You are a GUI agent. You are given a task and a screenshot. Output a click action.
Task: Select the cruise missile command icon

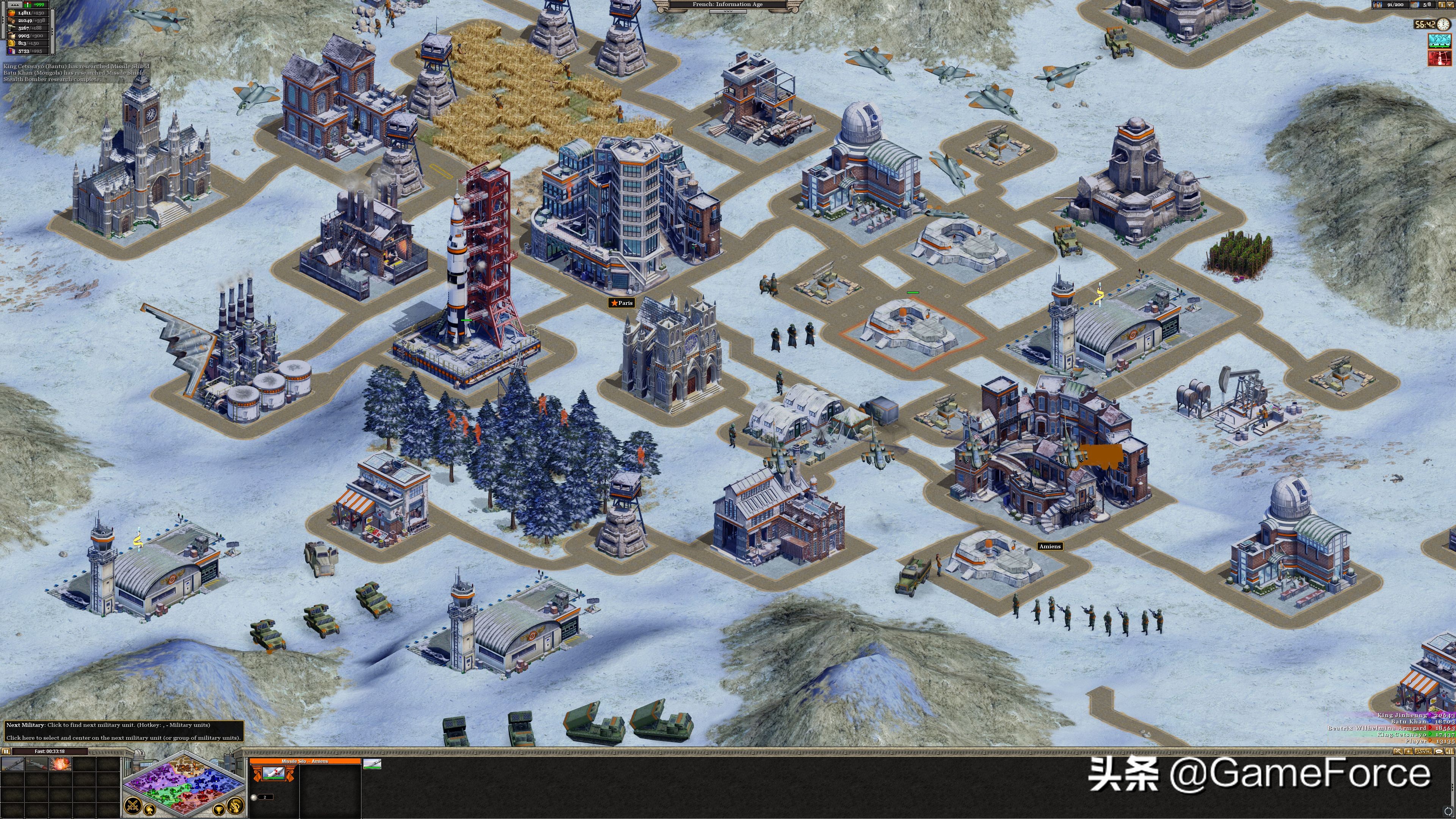tap(36, 764)
